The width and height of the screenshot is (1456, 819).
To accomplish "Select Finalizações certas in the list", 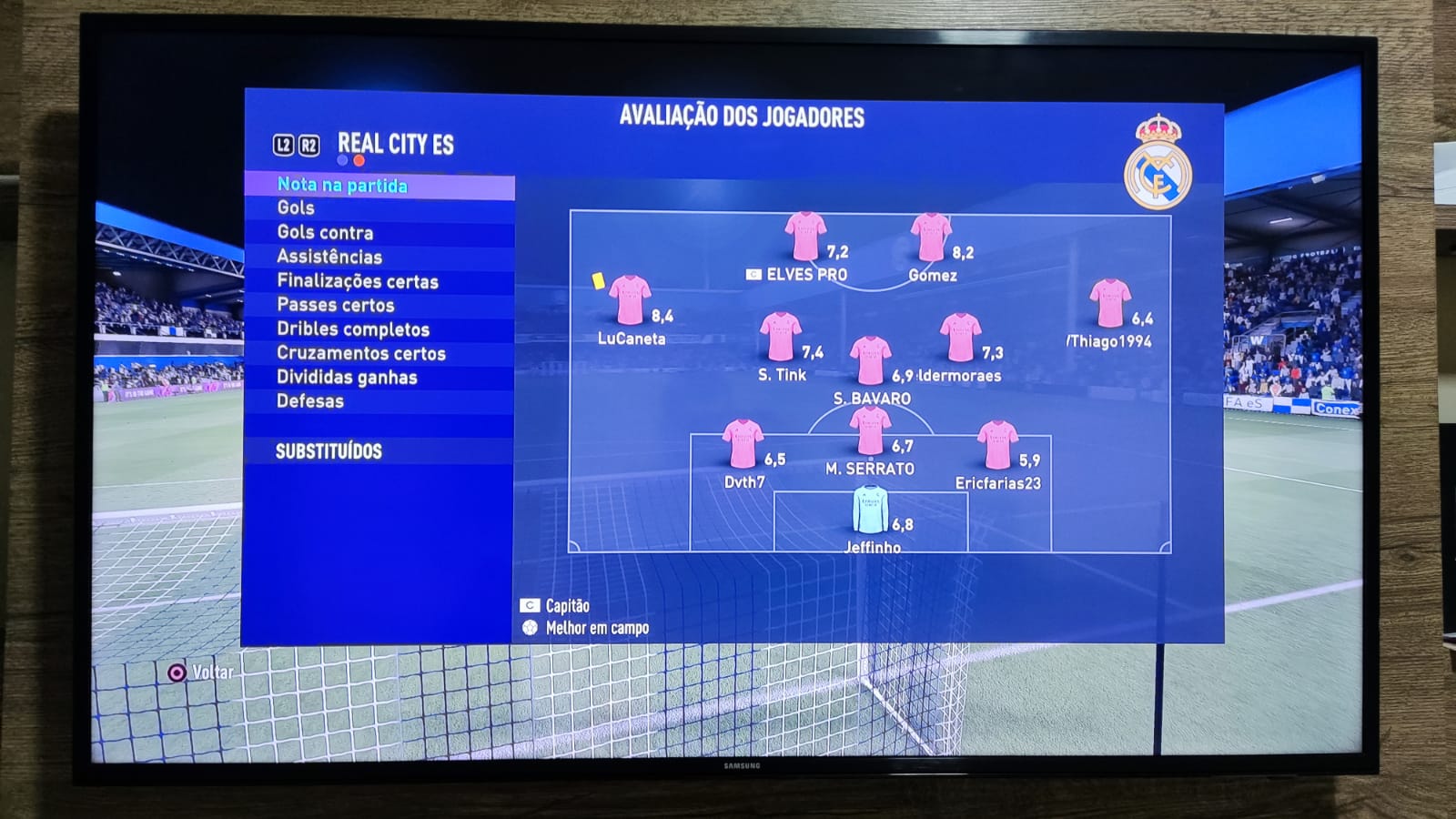I will click(358, 282).
